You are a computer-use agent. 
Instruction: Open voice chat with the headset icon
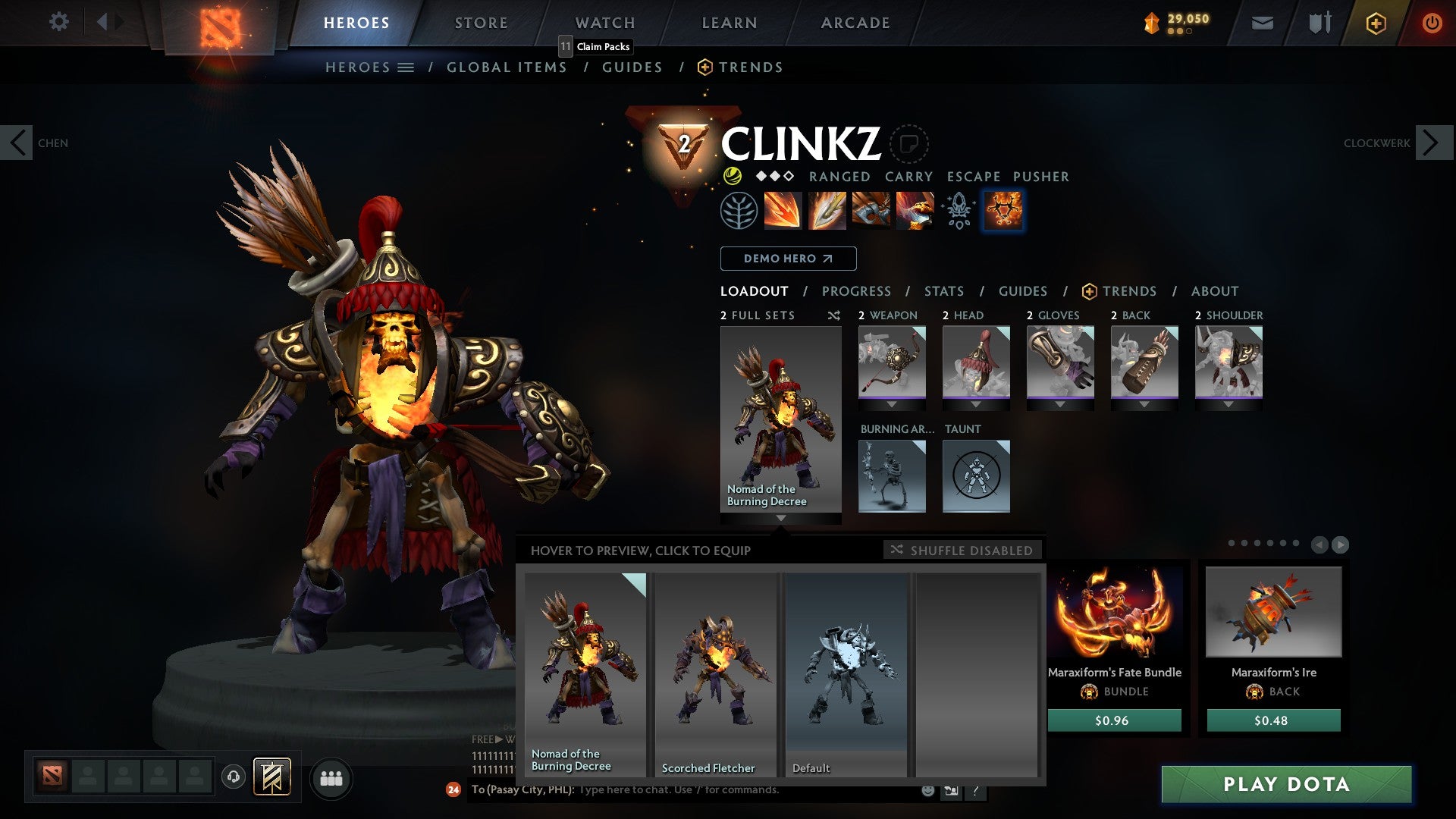pos(234,777)
